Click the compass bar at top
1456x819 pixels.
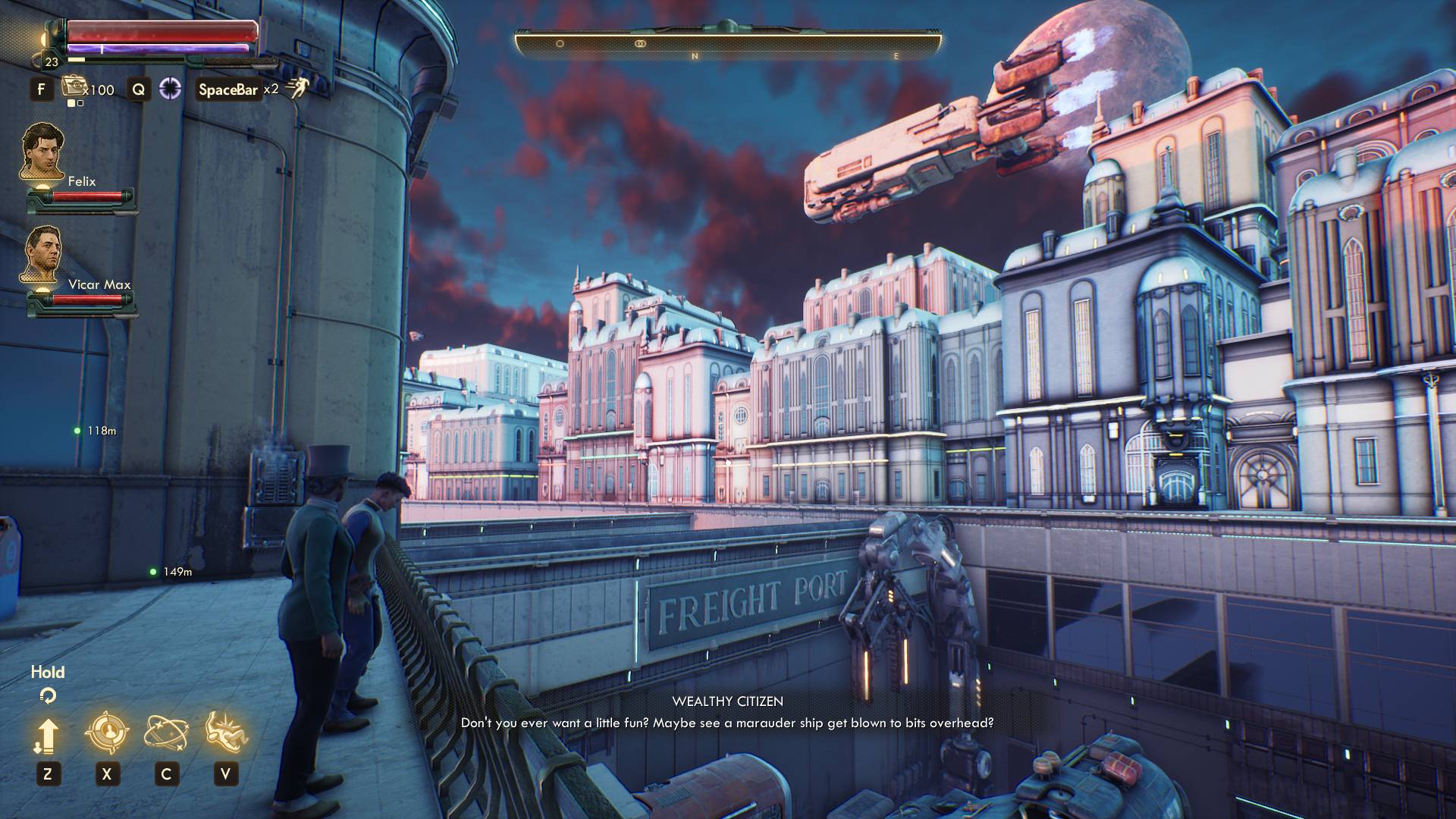click(x=728, y=44)
